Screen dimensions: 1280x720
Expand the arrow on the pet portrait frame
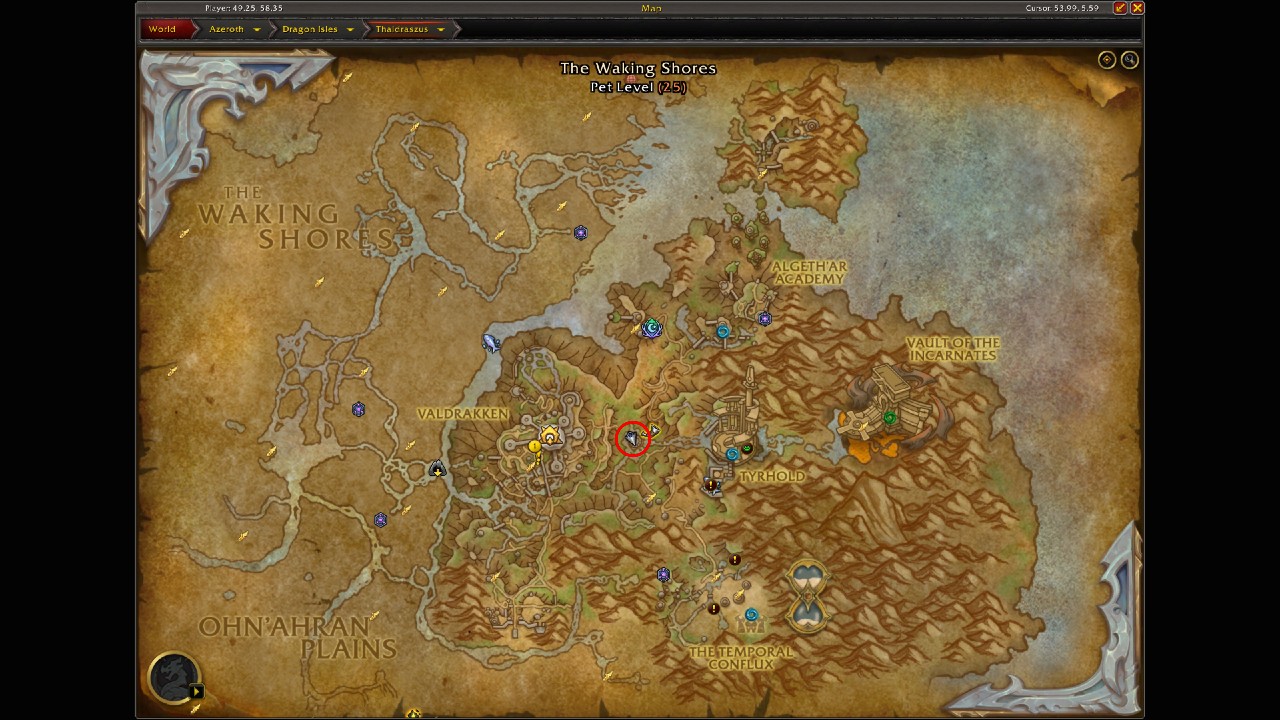pyautogui.click(x=197, y=692)
